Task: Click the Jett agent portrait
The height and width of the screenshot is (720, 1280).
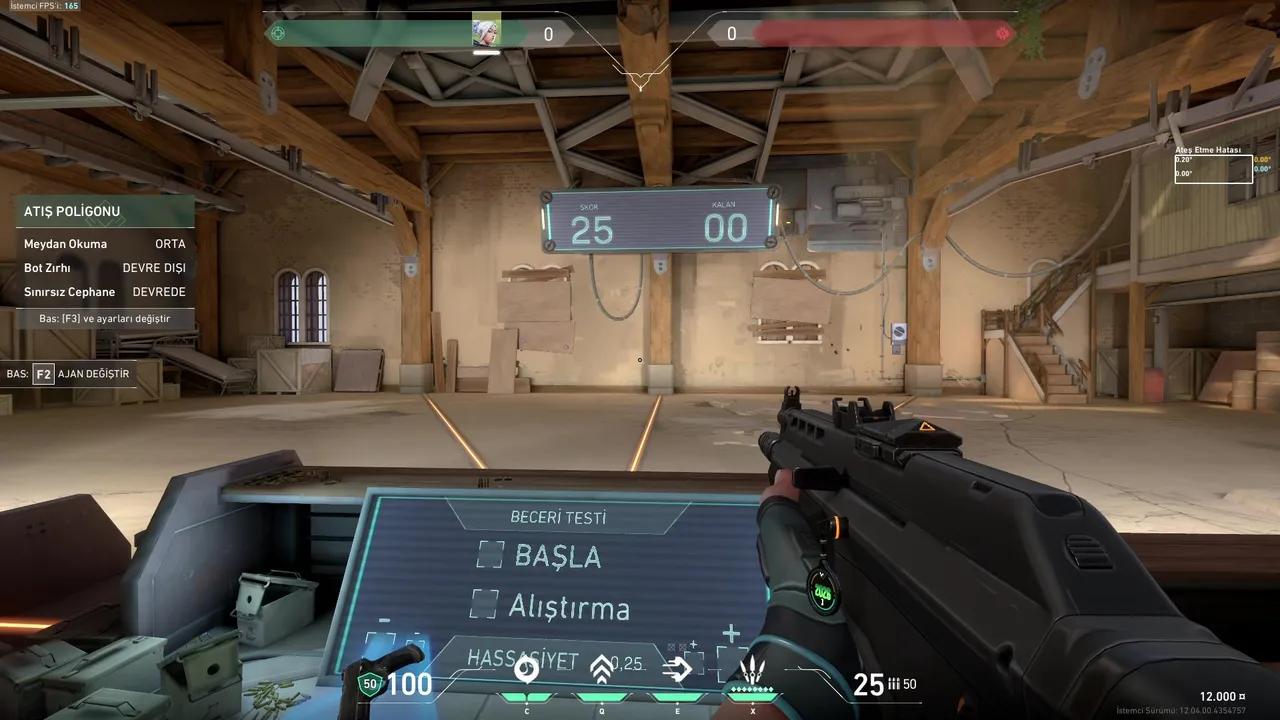Action: (486, 32)
